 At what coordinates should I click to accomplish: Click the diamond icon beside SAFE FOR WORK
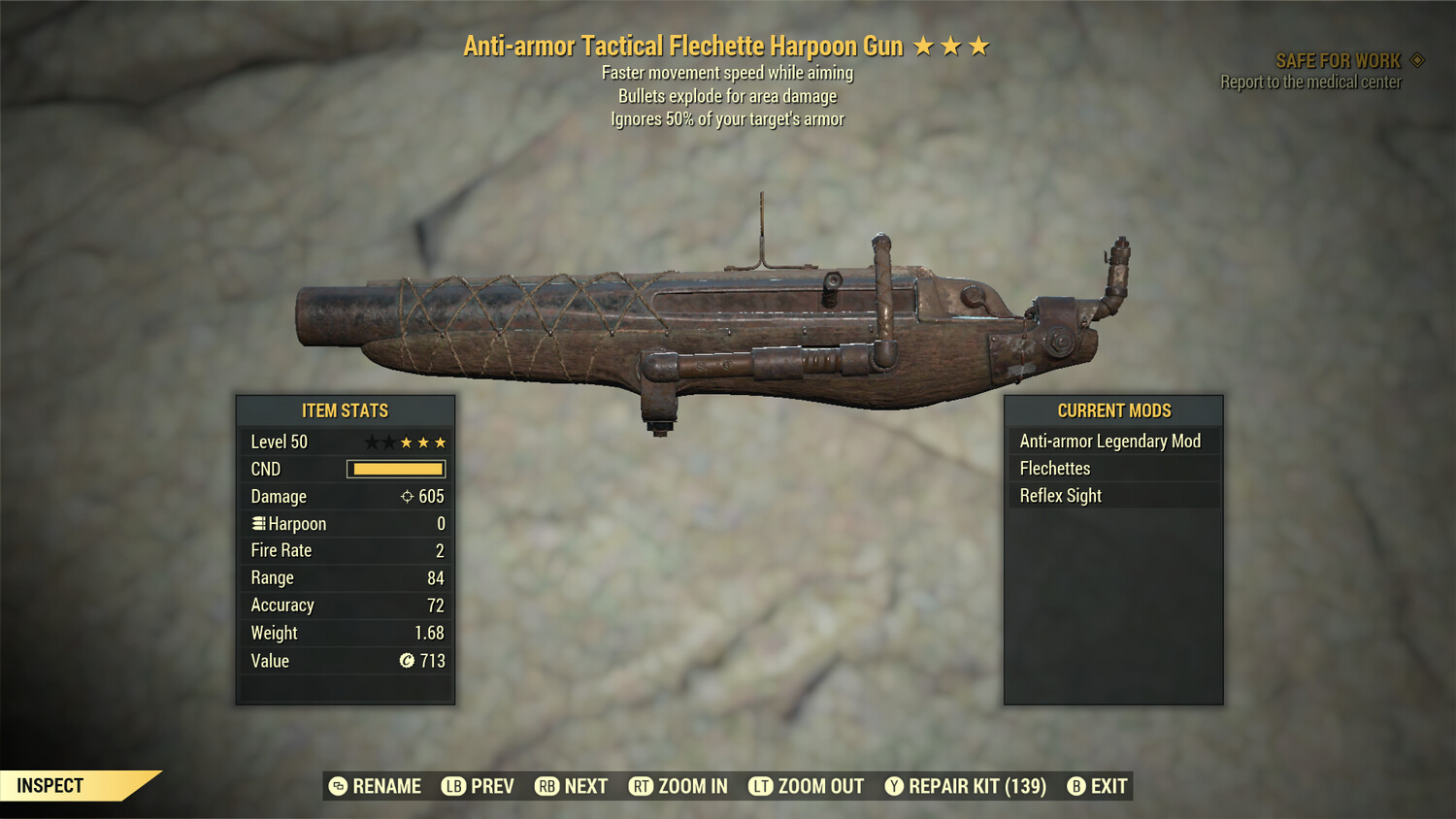[x=1416, y=59]
